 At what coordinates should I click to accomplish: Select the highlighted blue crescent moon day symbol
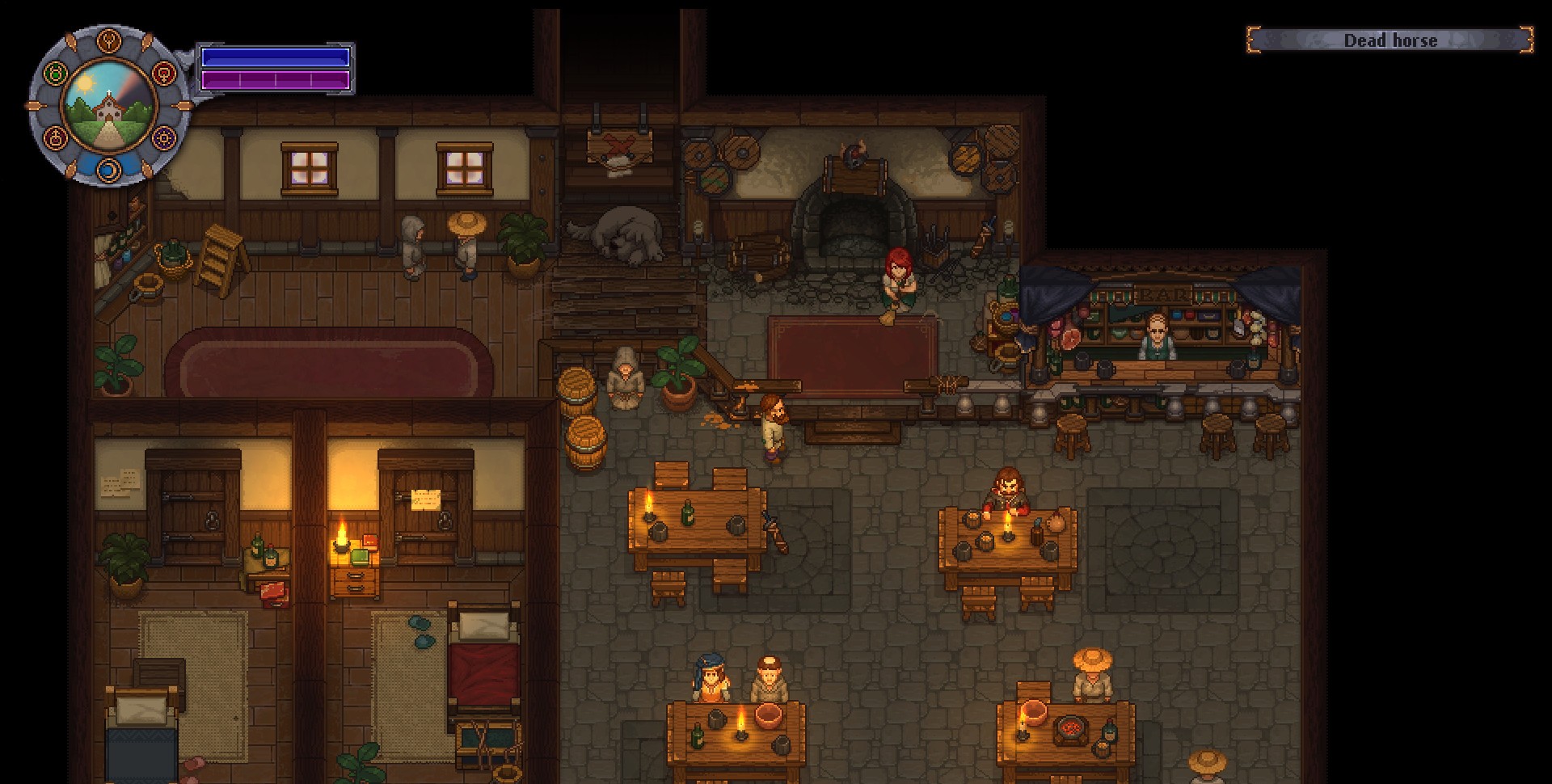click(109, 170)
